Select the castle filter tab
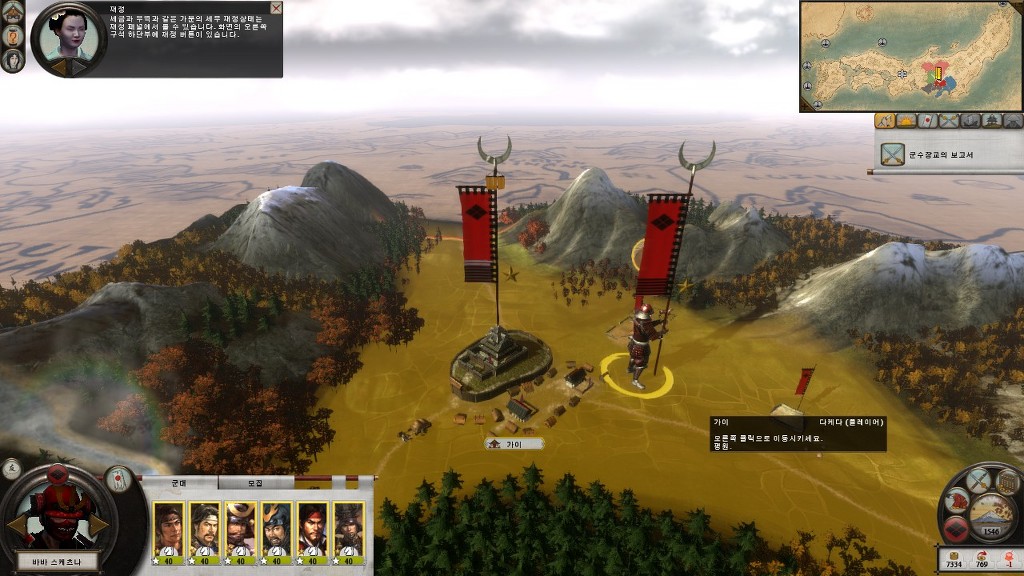 coord(991,121)
